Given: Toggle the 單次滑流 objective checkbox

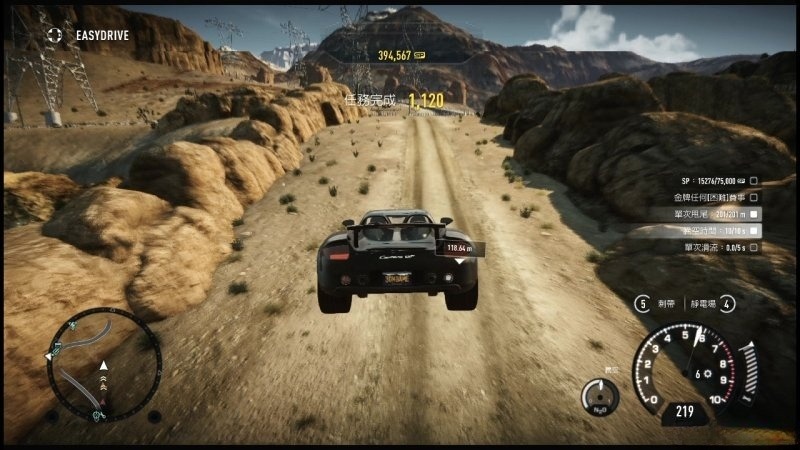Looking at the screenshot, I should 754,246.
